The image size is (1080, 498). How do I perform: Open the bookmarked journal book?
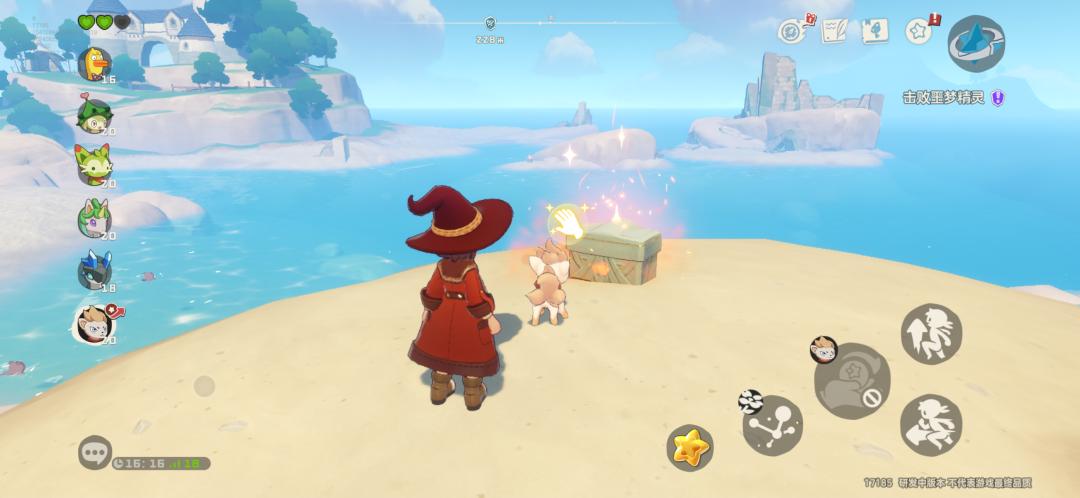[x=876, y=31]
